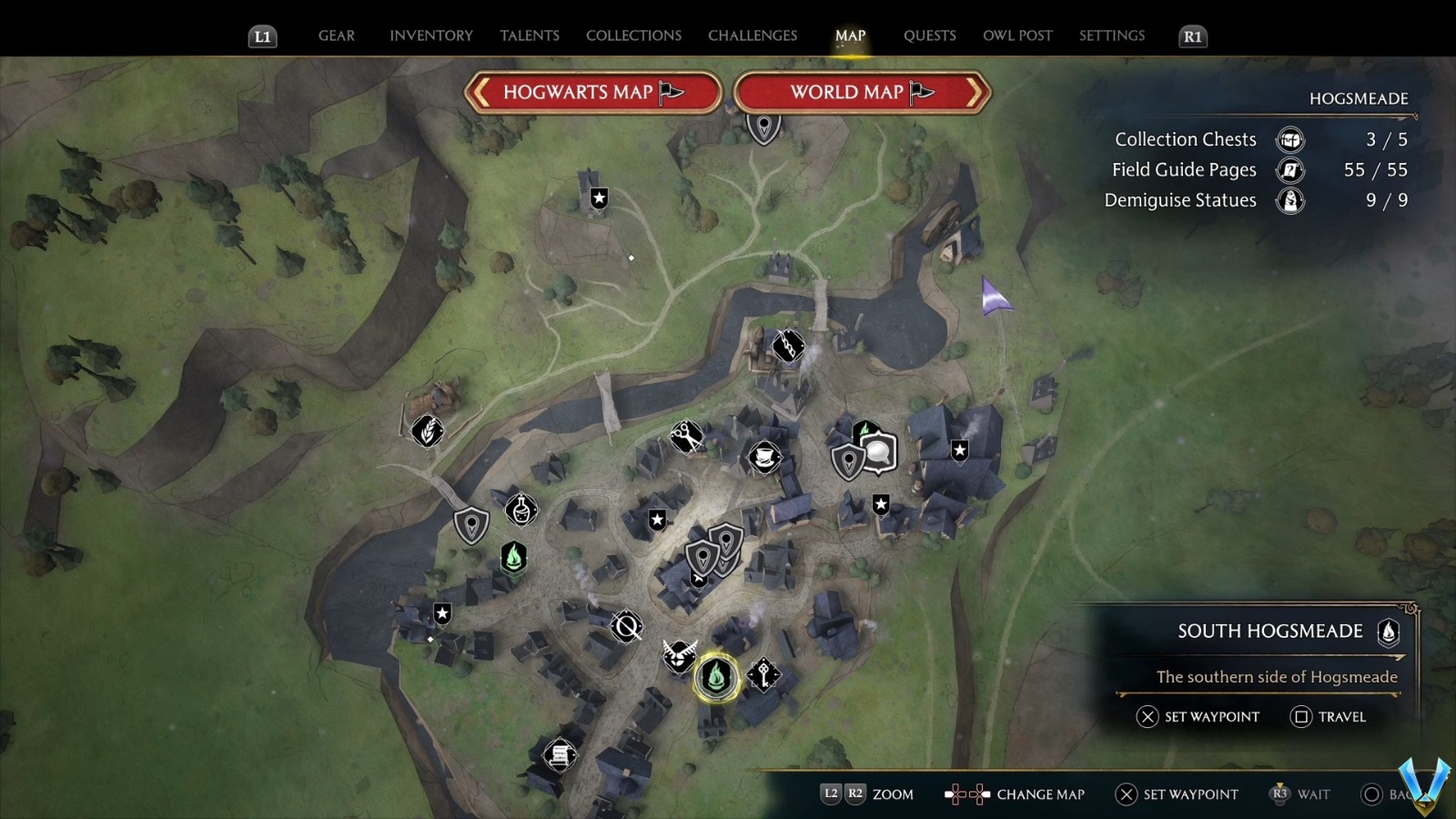1456x819 pixels.
Task: Click the scissors shop icon on the map
Action: coord(685,437)
